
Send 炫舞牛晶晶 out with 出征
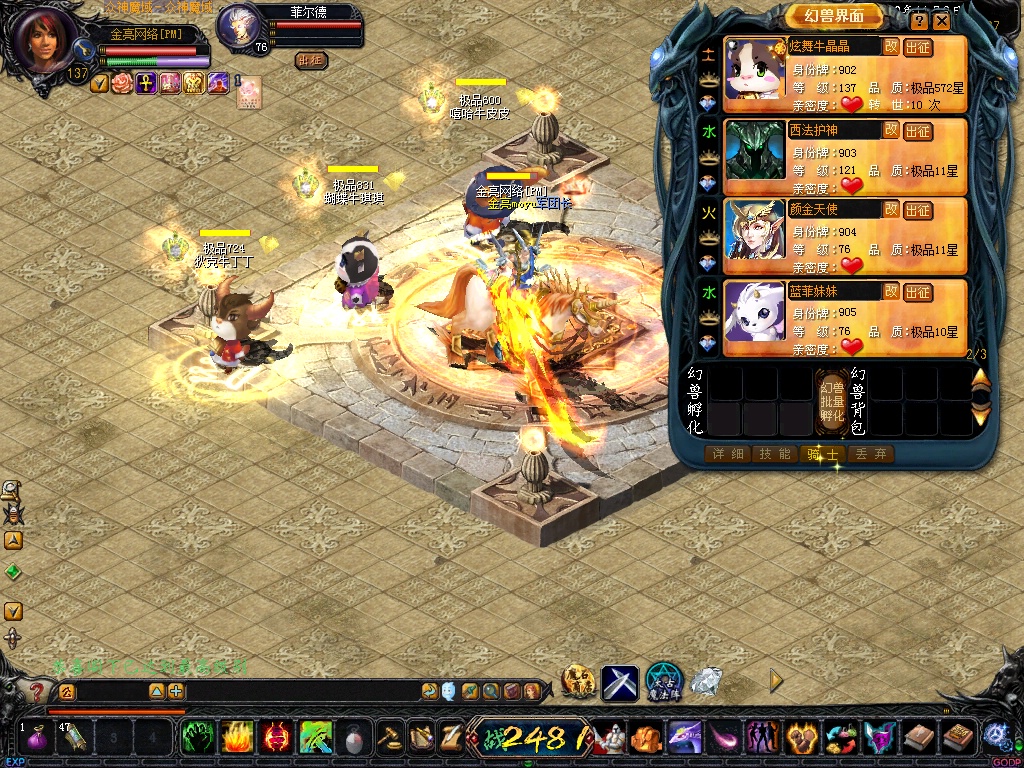917,48
